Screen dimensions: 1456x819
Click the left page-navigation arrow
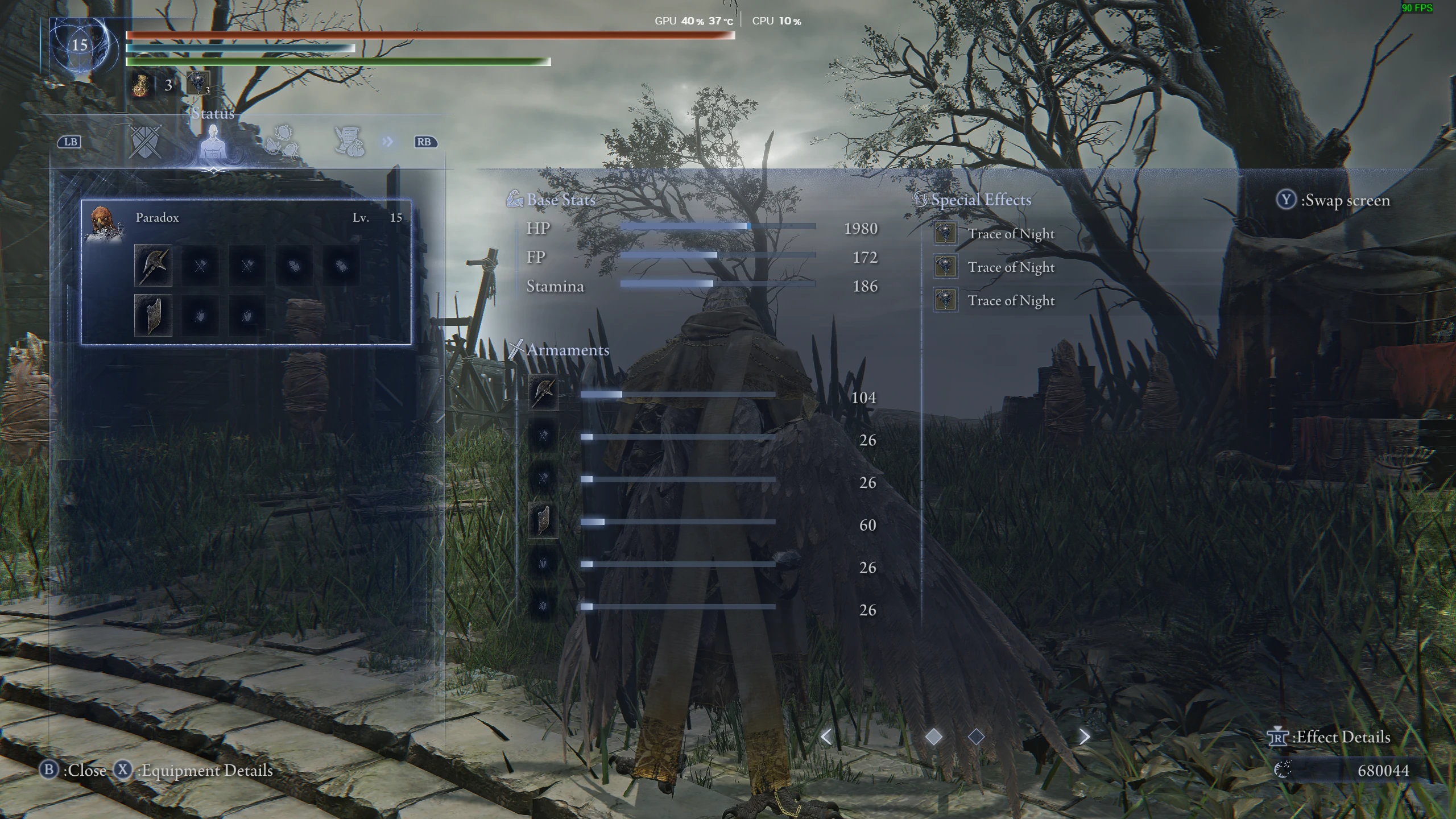tap(826, 736)
